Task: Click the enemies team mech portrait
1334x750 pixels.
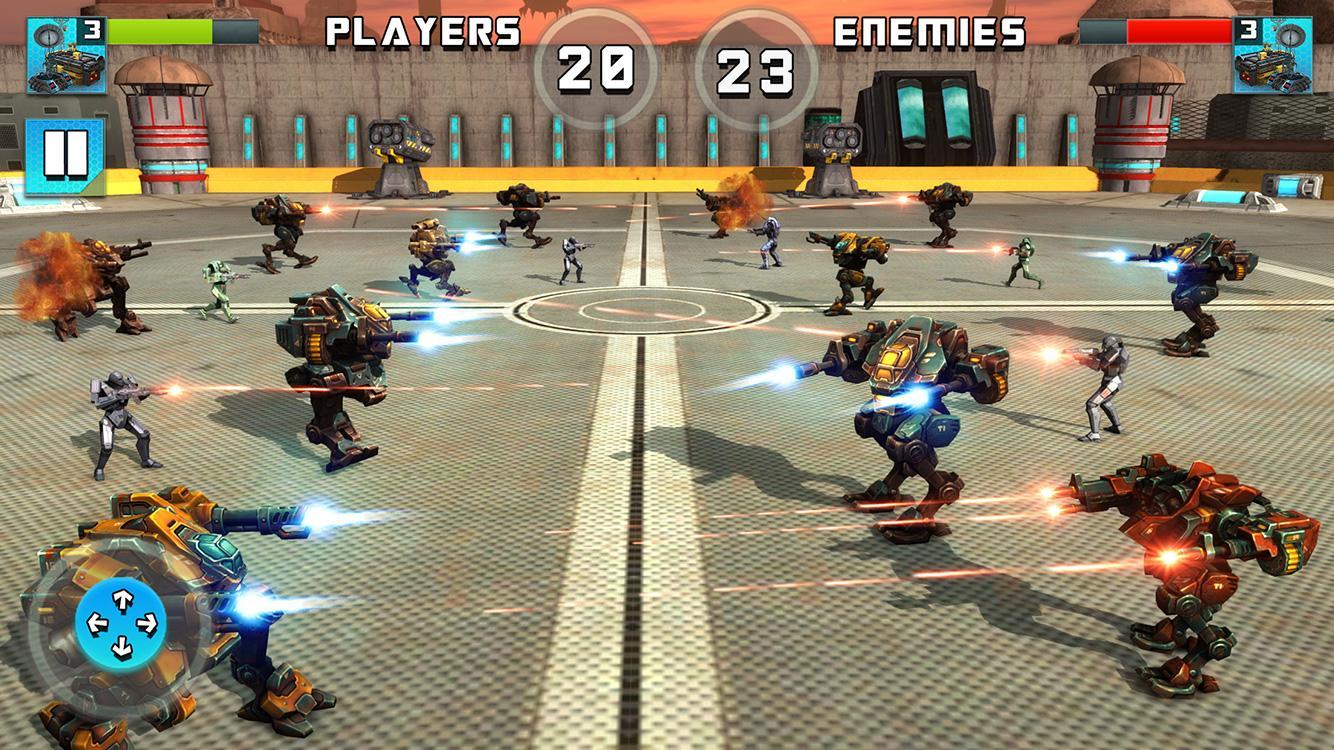Action: (1272, 56)
